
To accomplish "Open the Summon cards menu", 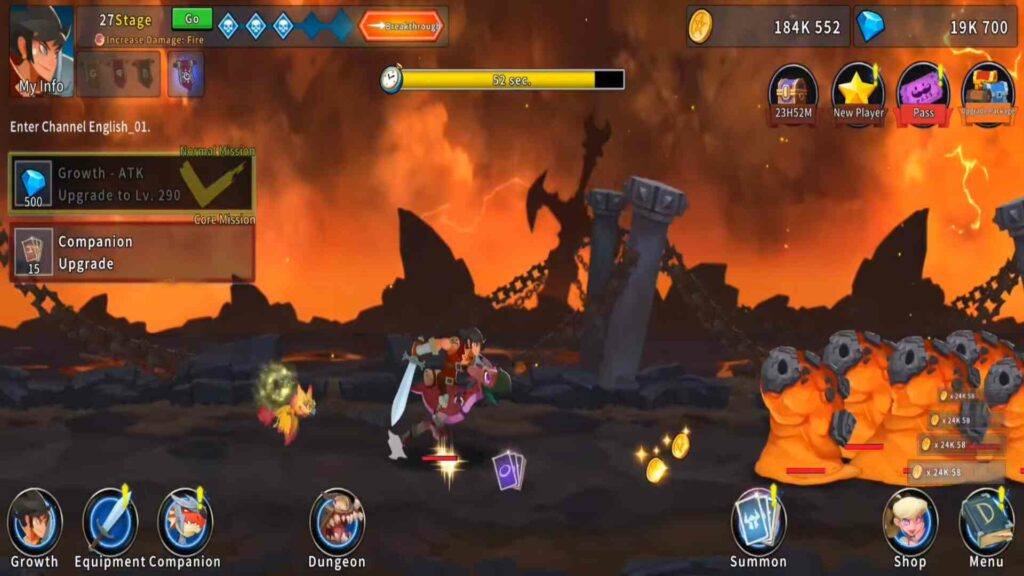I will point(758,527).
